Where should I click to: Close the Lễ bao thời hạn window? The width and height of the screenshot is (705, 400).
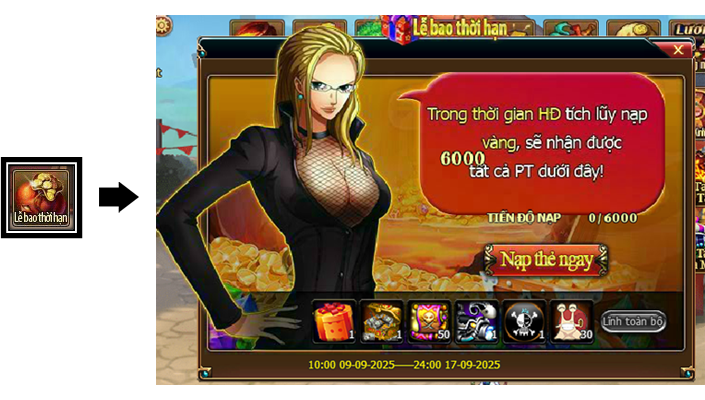pos(679,49)
